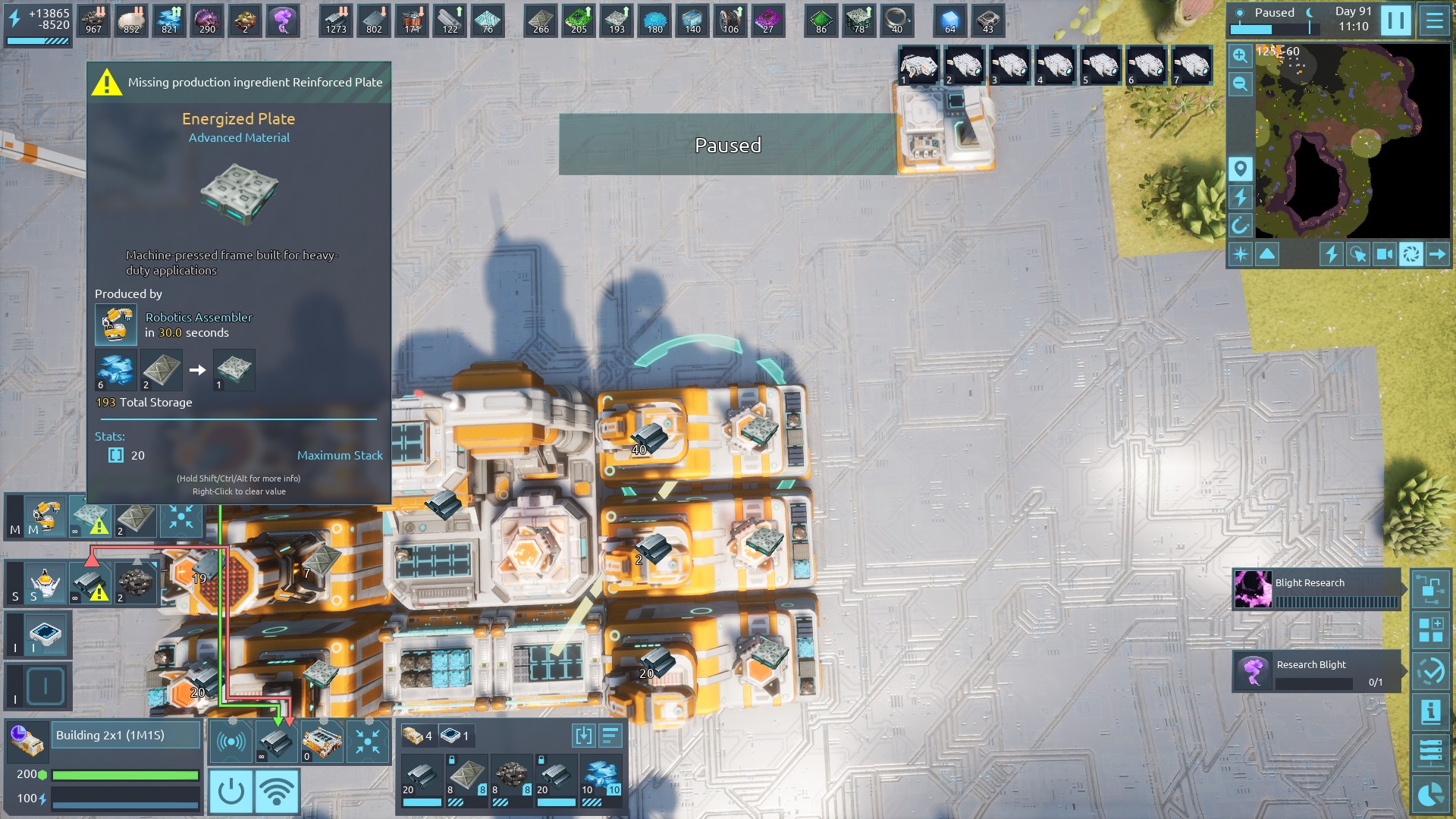Select the Robotics Assembler component slot

pos(45,517)
